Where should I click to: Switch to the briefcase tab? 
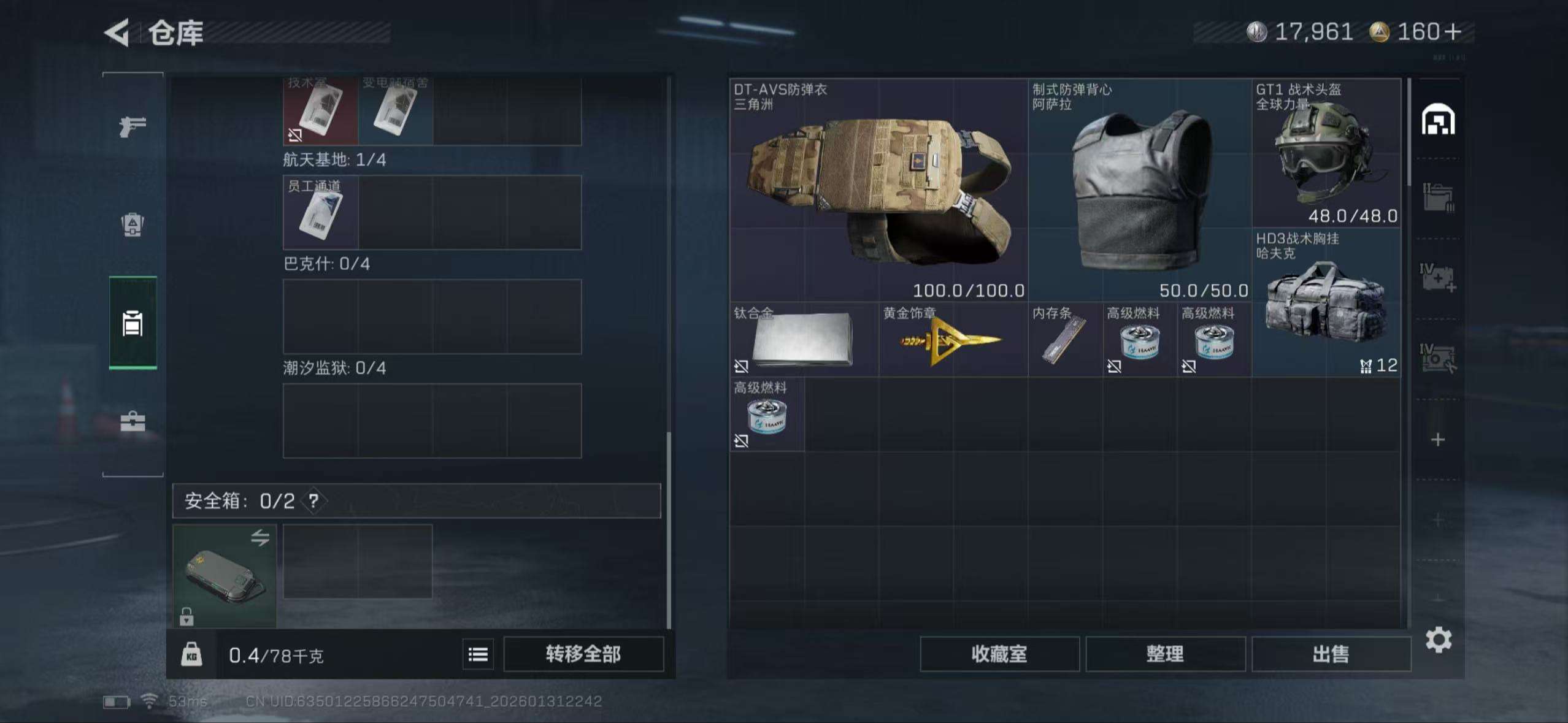(133, 422)
